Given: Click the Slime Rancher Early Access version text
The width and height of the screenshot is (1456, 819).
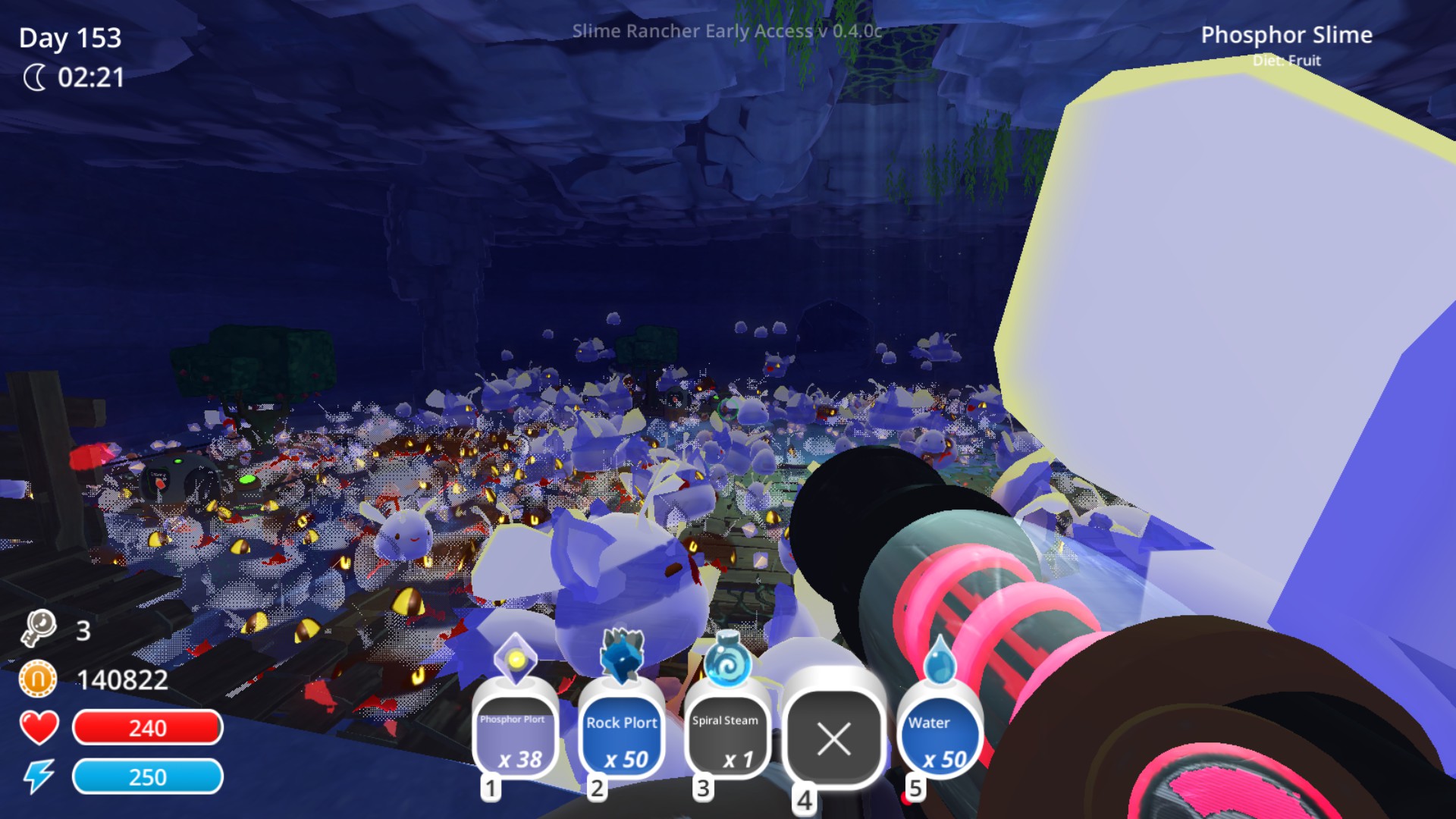Looking at the screenshot, I should [726, 32].
